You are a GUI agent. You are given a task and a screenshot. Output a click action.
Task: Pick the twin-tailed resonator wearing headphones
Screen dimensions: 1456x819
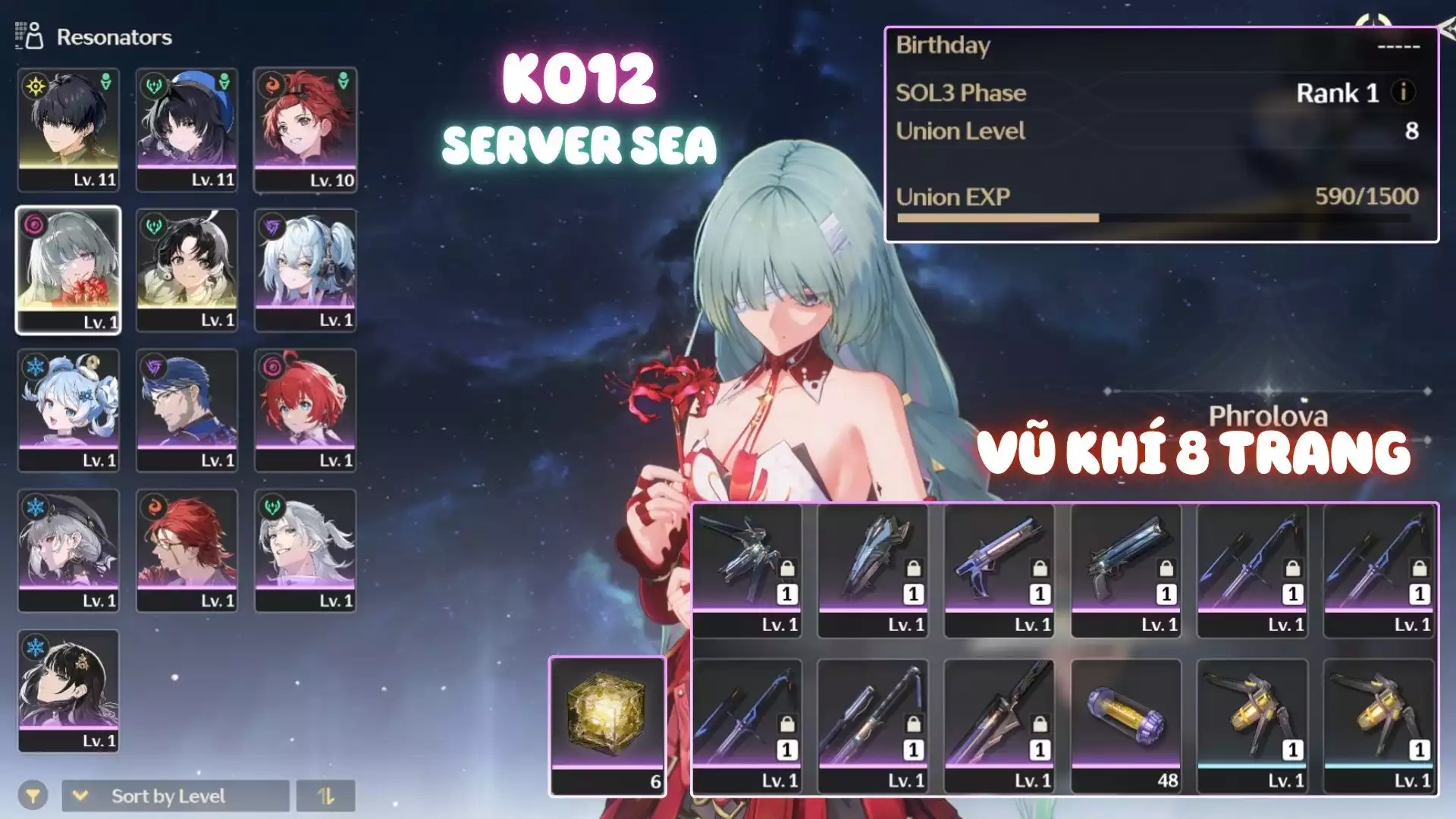(x=305, y=269)
